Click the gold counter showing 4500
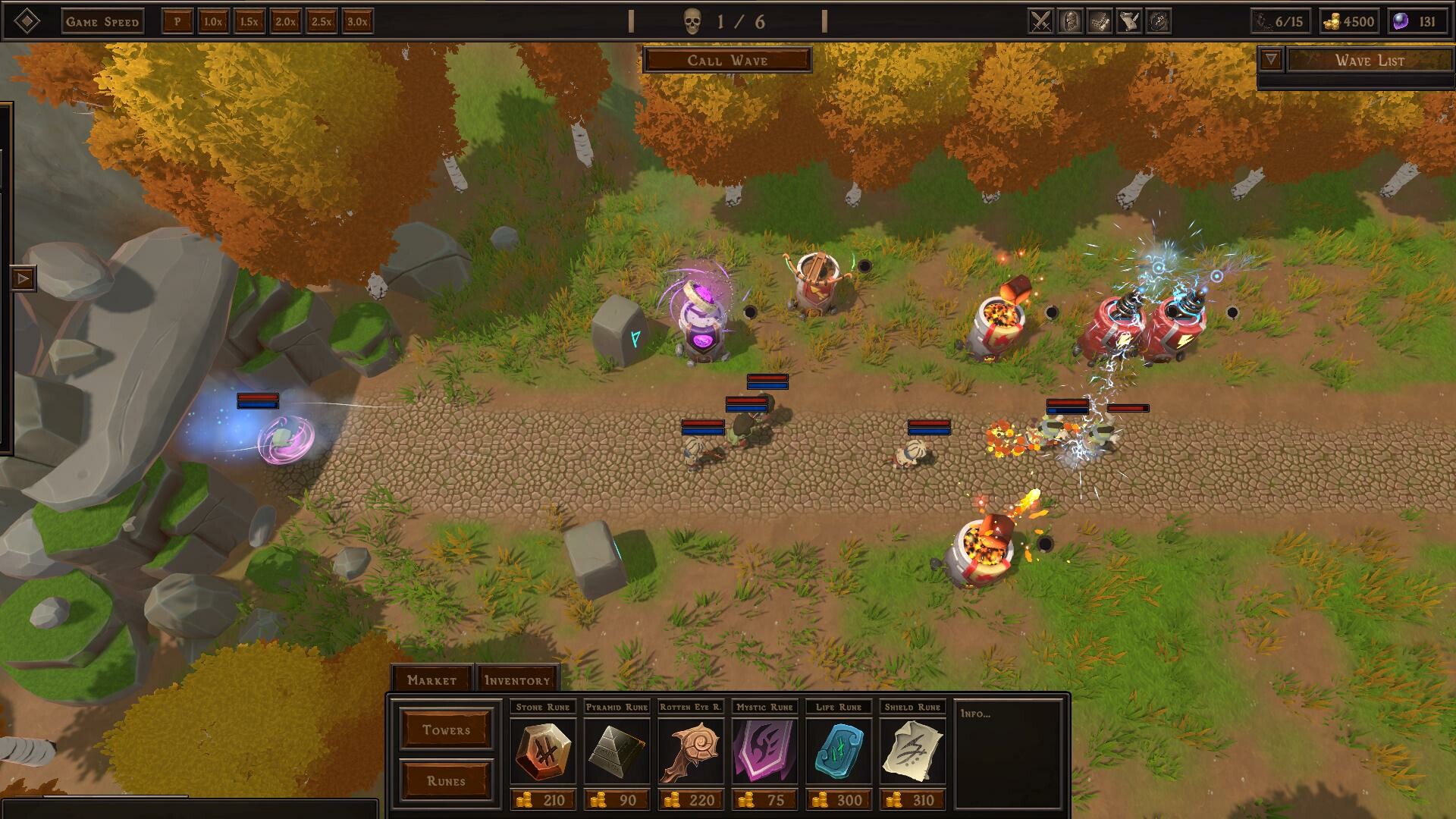 click(1350, 21)
